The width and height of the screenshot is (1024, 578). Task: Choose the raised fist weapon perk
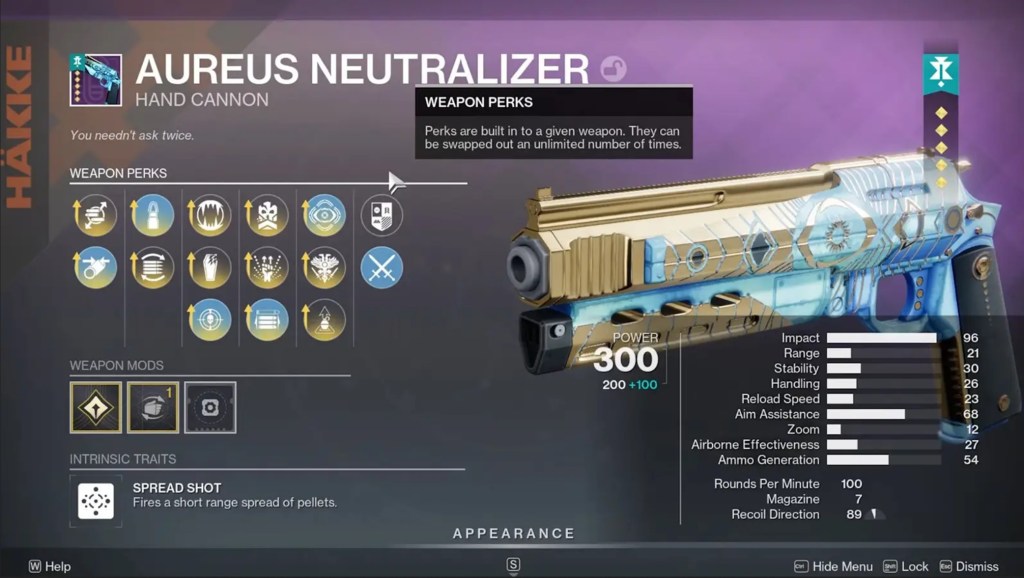coord(268,268)
